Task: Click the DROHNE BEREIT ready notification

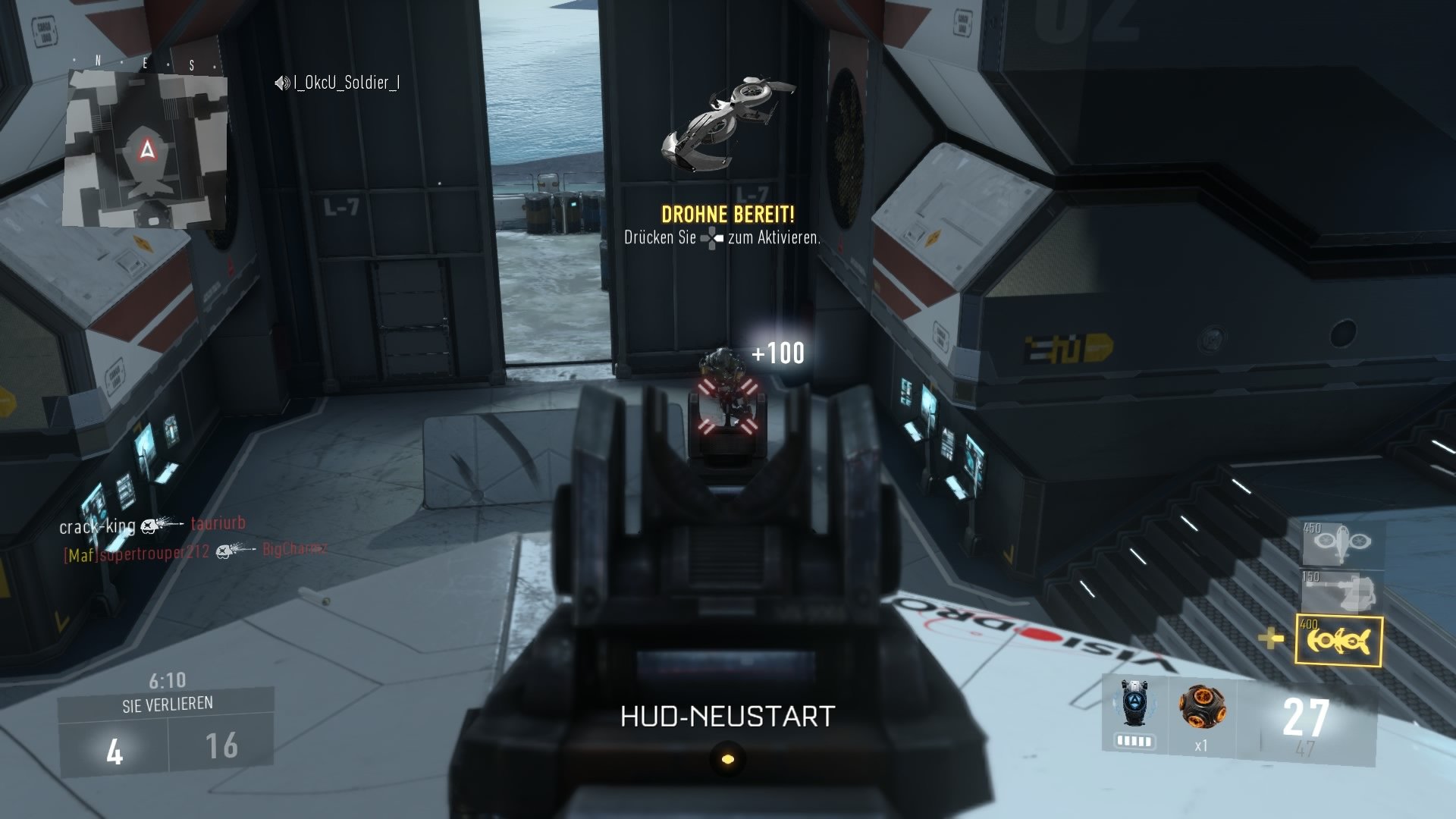Action: click(x=727, y=214)
